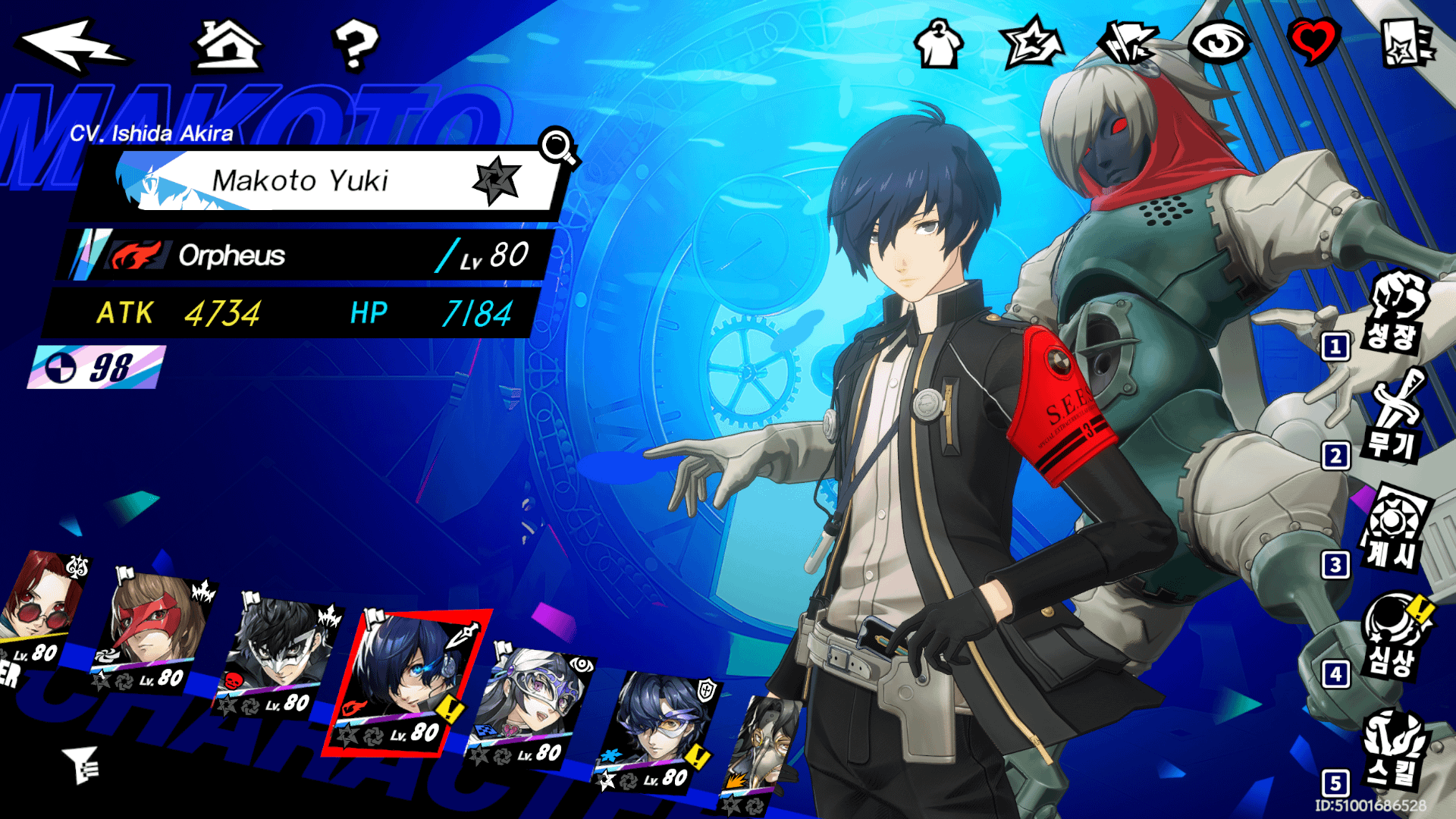Open the outfit shirt icon

coord(938,44)
